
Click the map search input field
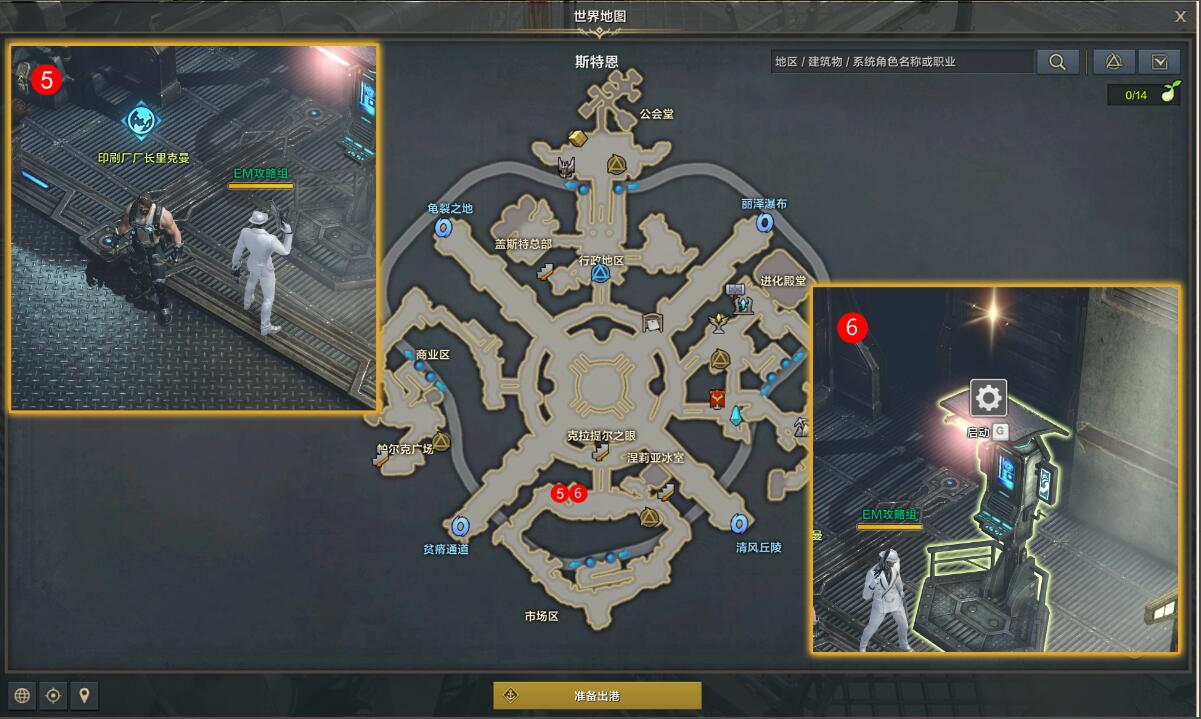pyautogui.click(x=901, y=62)
